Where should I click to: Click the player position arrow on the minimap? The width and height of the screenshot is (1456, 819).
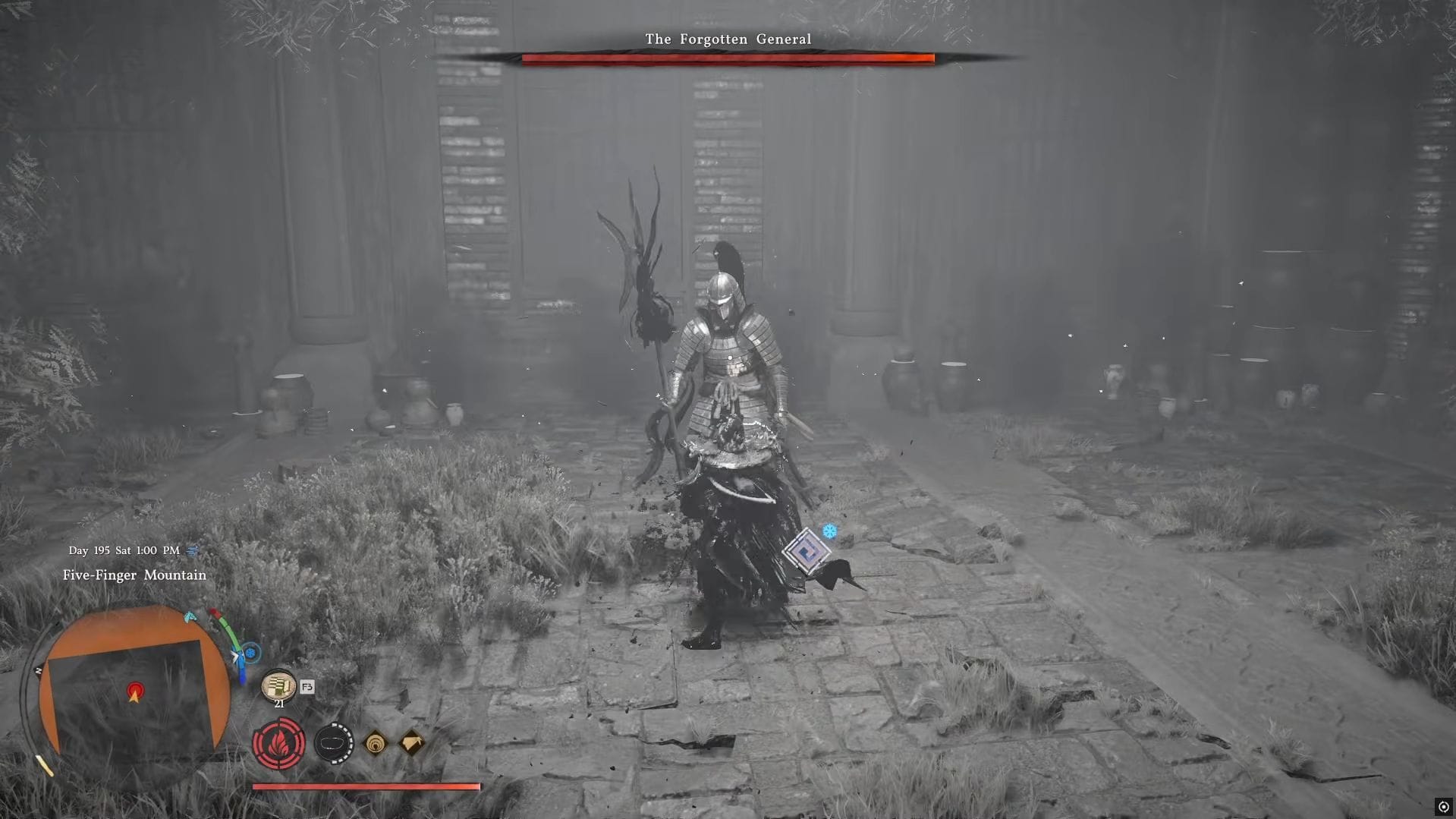point(136,693)
